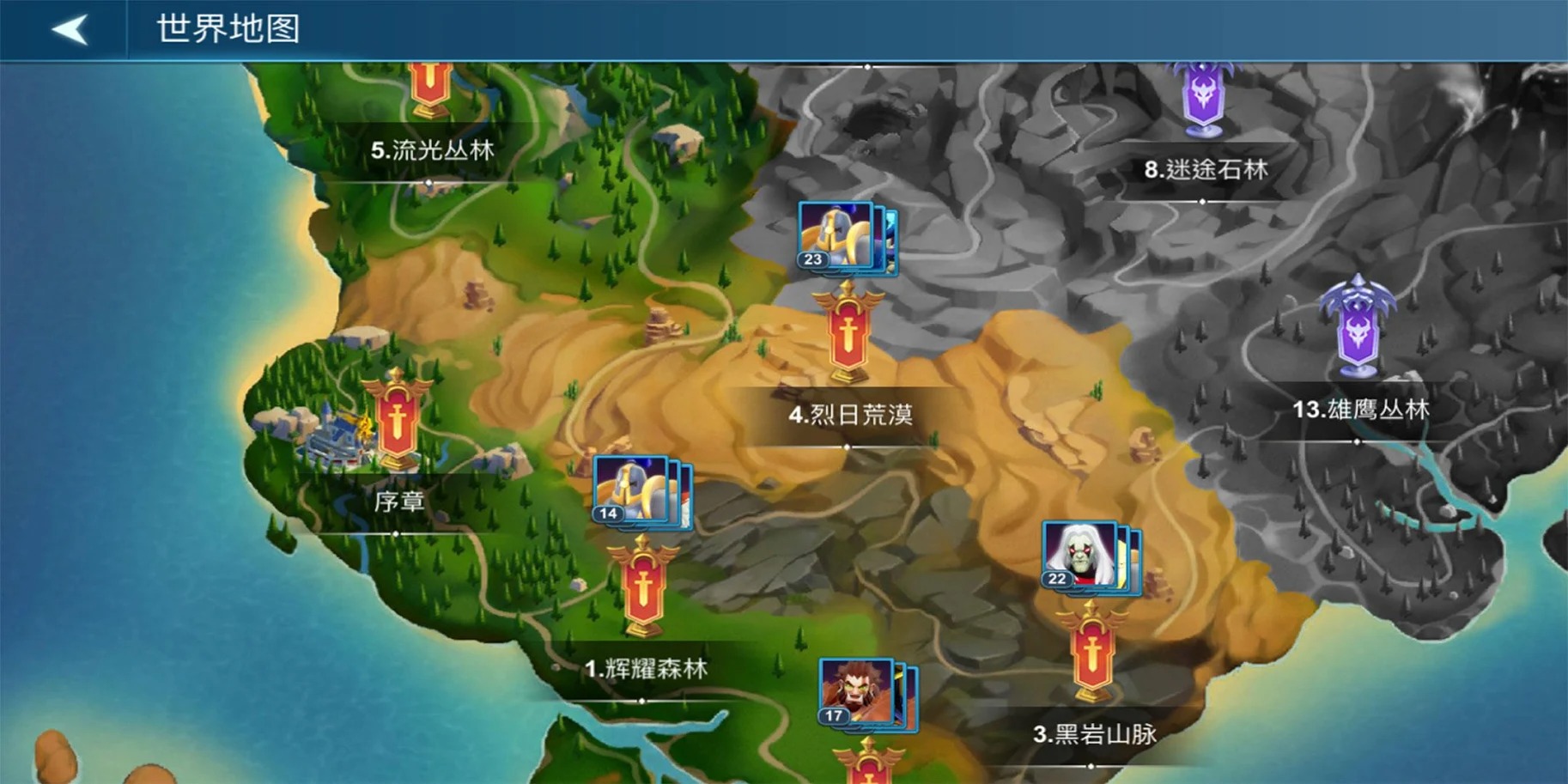The image size is (1568, 784).
Task: Tap the 13.雄鹰丛林 stage name
Action: [1363, 410]
